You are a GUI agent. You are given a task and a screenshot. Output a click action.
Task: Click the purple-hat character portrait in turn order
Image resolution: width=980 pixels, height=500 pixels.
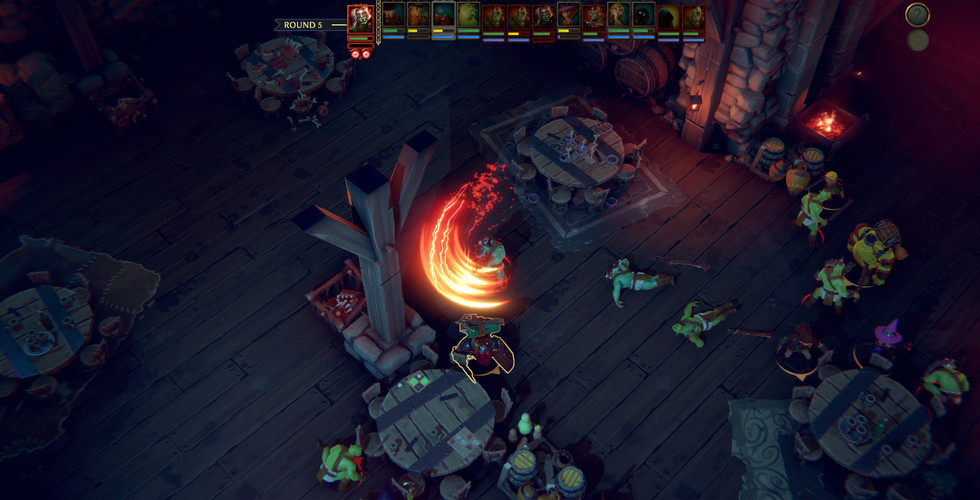(568, 16)
